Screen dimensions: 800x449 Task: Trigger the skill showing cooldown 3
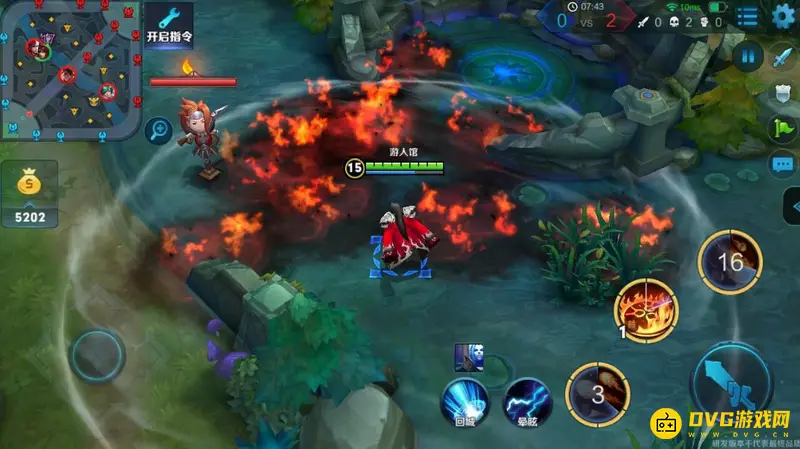coord(597,393)
